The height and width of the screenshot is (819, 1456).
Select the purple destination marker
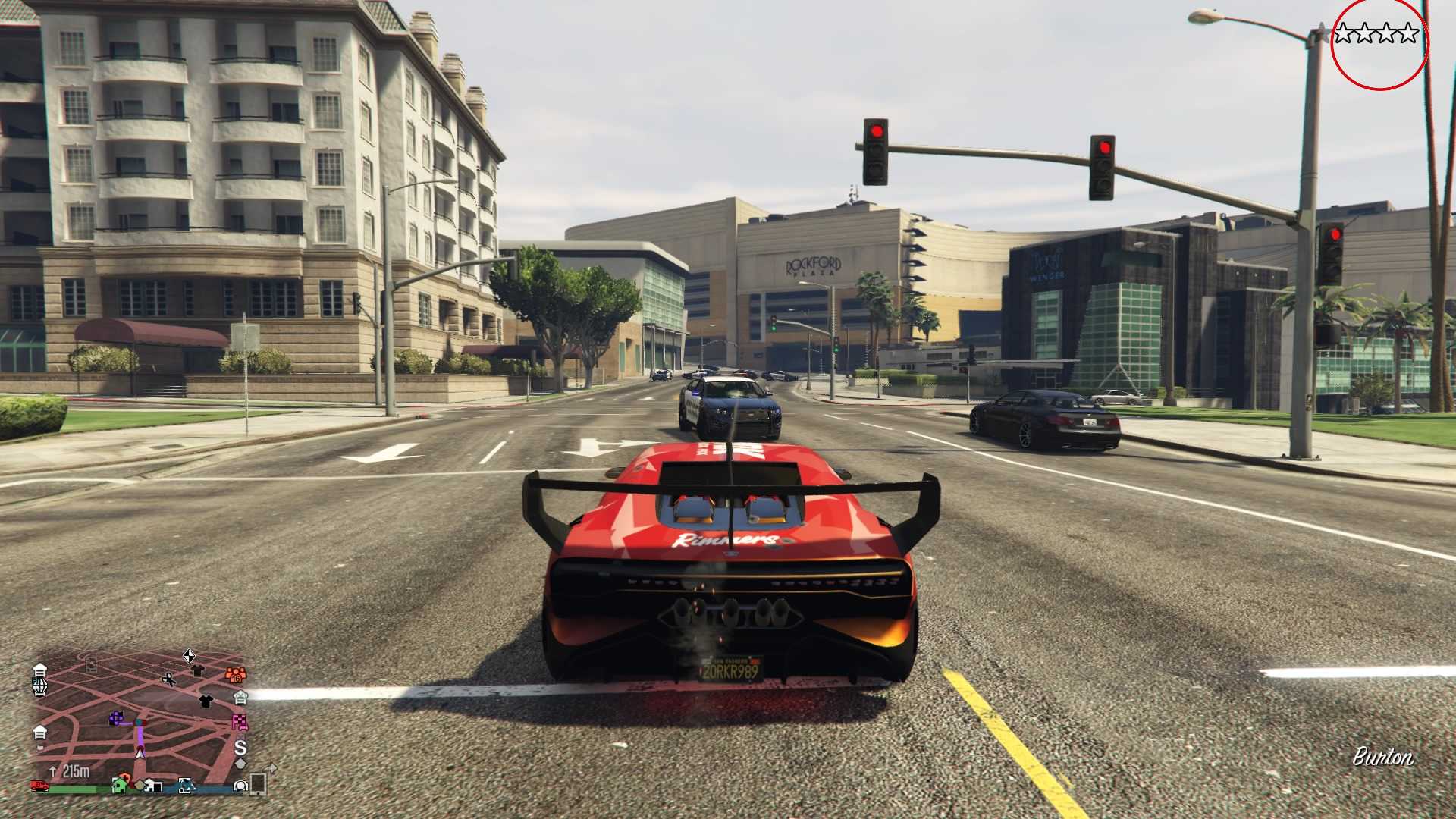116,718
